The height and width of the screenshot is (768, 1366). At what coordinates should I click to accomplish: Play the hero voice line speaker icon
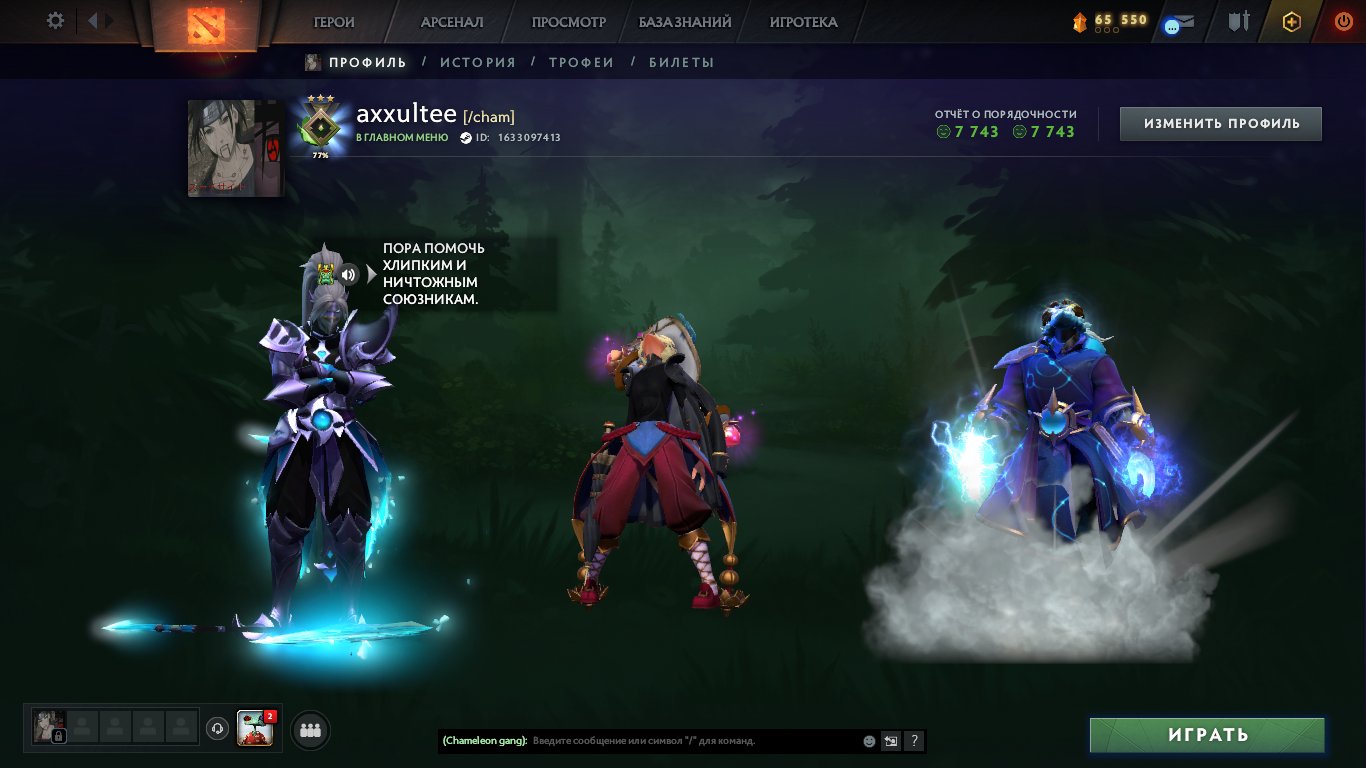(348, 272)
